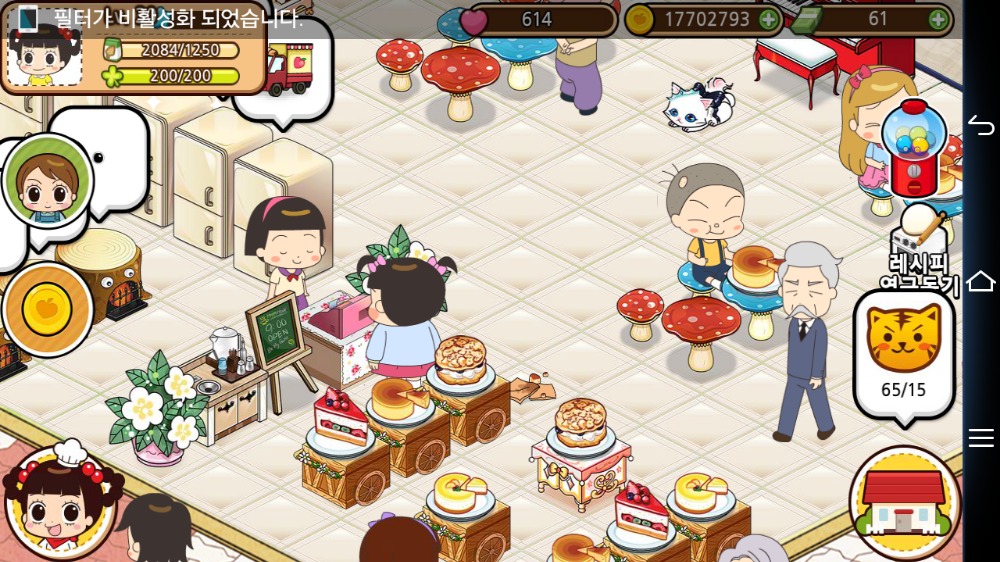Buy more cash using green plus
The height and width of the screenshot is (562, 1000).
tap(937, 19)
